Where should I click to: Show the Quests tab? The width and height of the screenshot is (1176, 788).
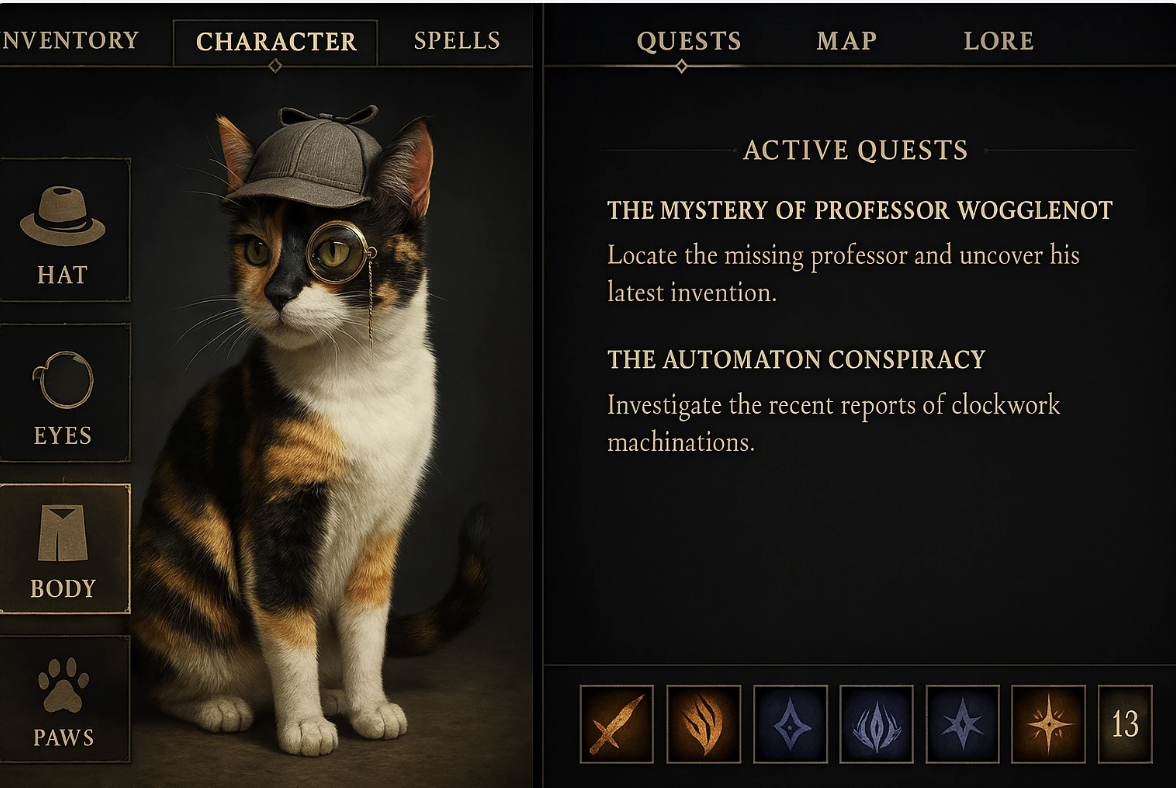click(x=689, y=41)
